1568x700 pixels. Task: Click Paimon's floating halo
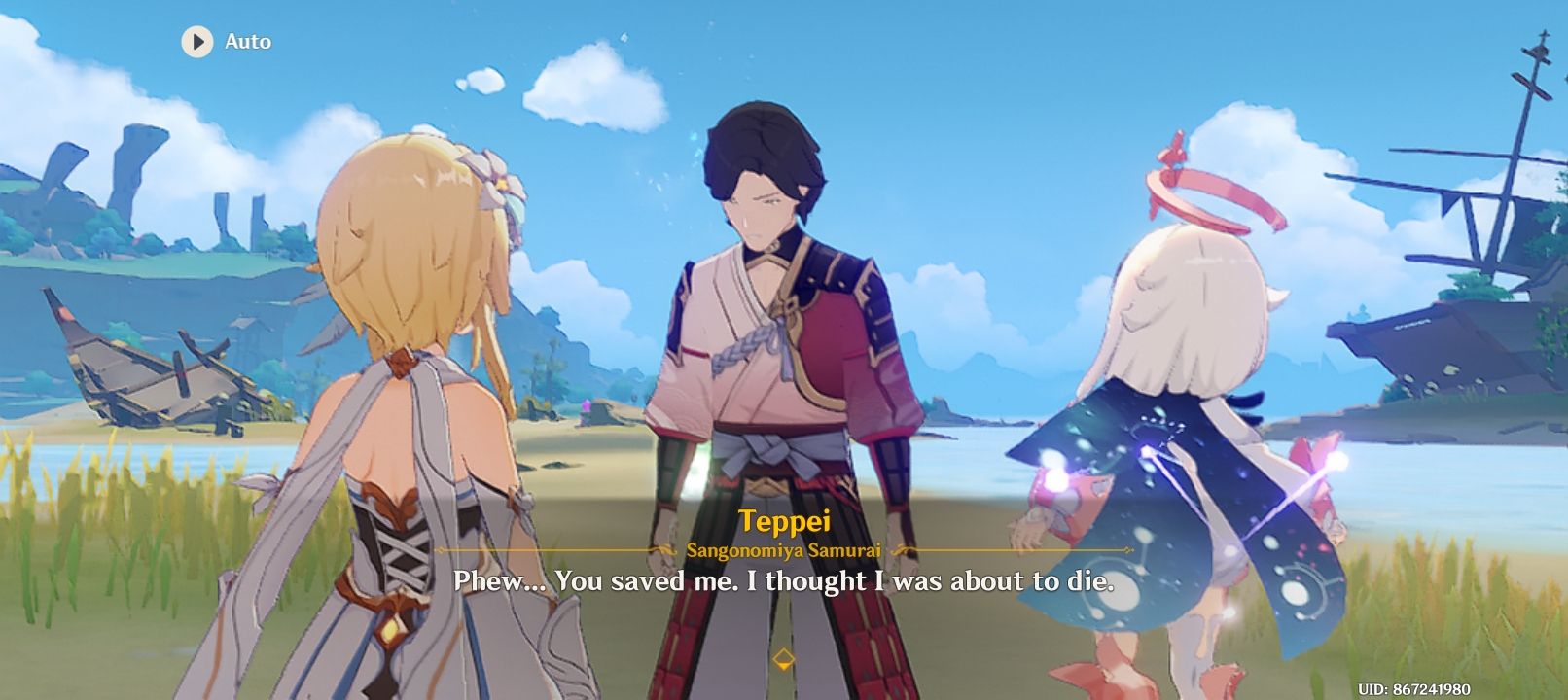pos(1214,187)
